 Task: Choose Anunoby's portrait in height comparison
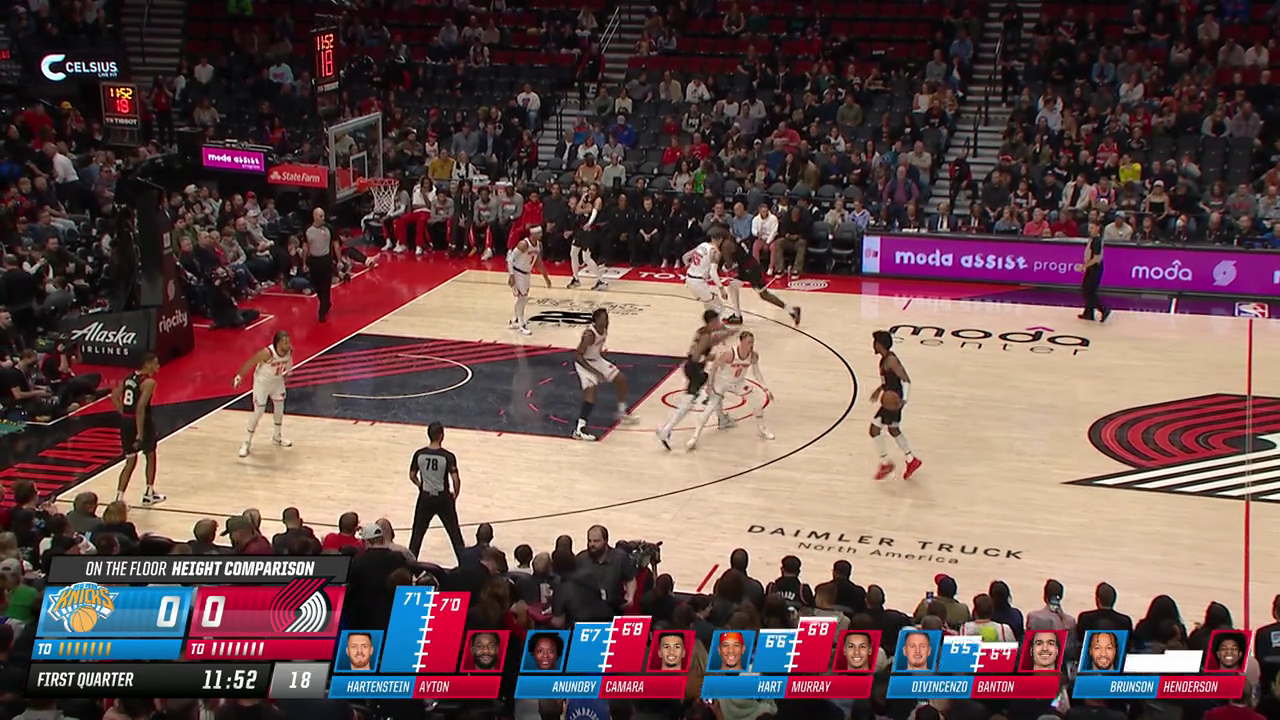(x=545, y=651)
